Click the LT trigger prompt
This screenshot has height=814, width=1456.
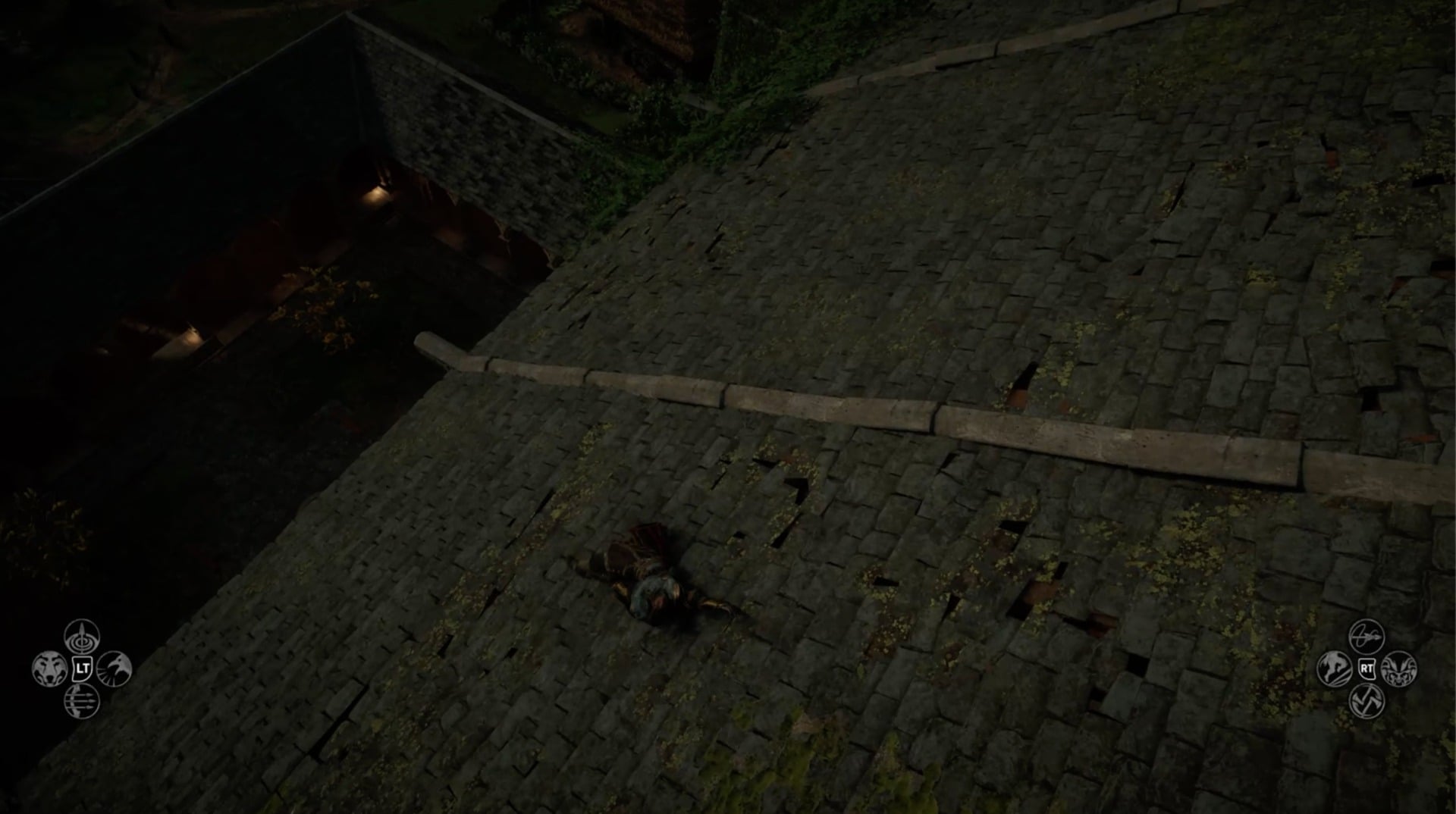point(82,670)
